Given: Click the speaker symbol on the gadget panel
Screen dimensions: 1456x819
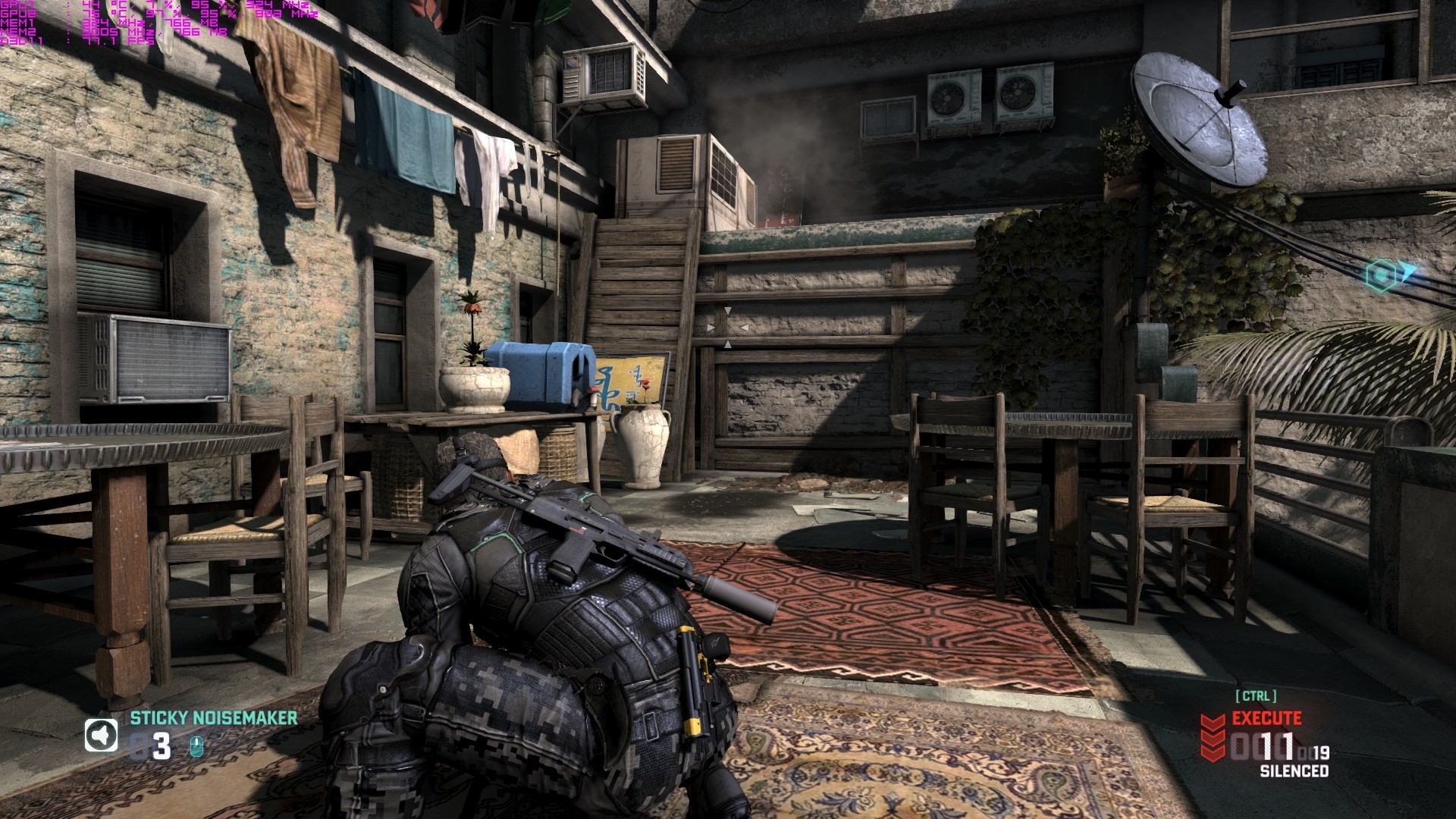Looking at the screenshot, I should 101,735.
